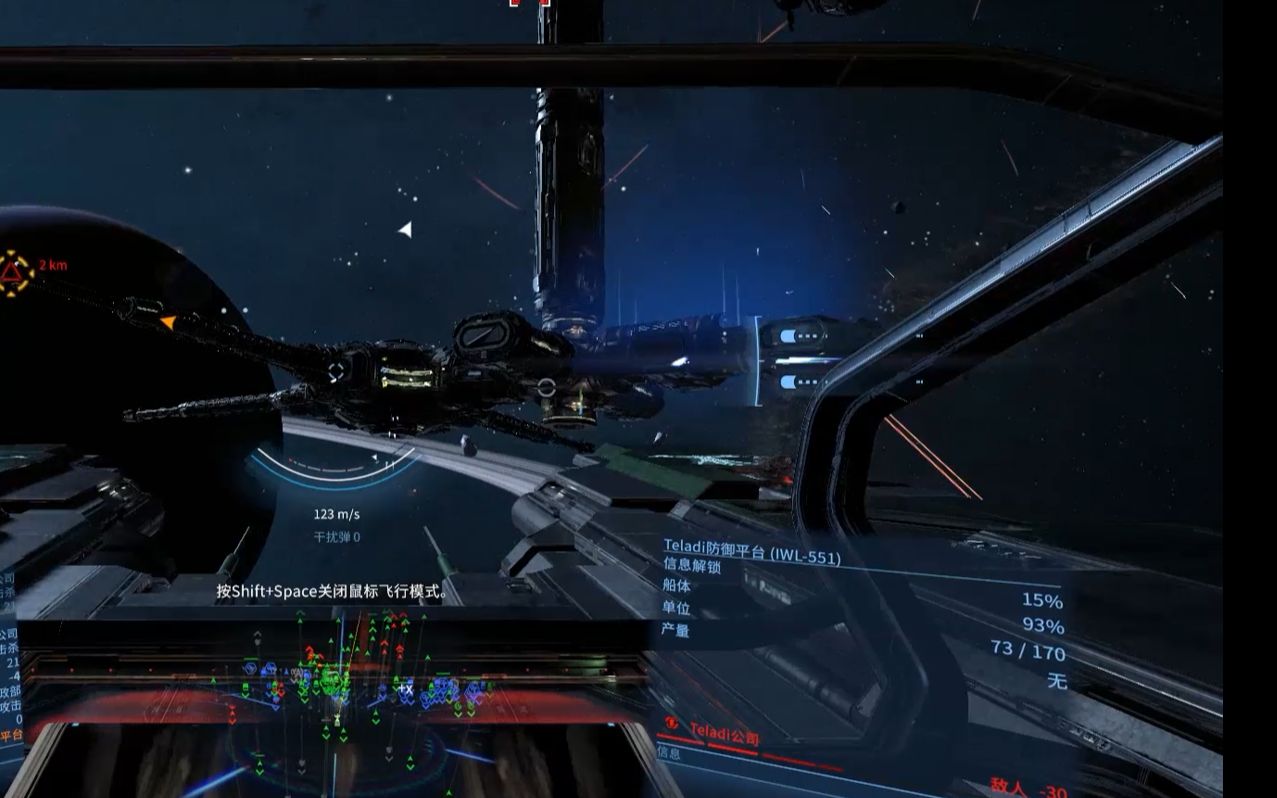
Task: Select the Teladi防御平台 (IWL-551) target title
Action: 751,551
